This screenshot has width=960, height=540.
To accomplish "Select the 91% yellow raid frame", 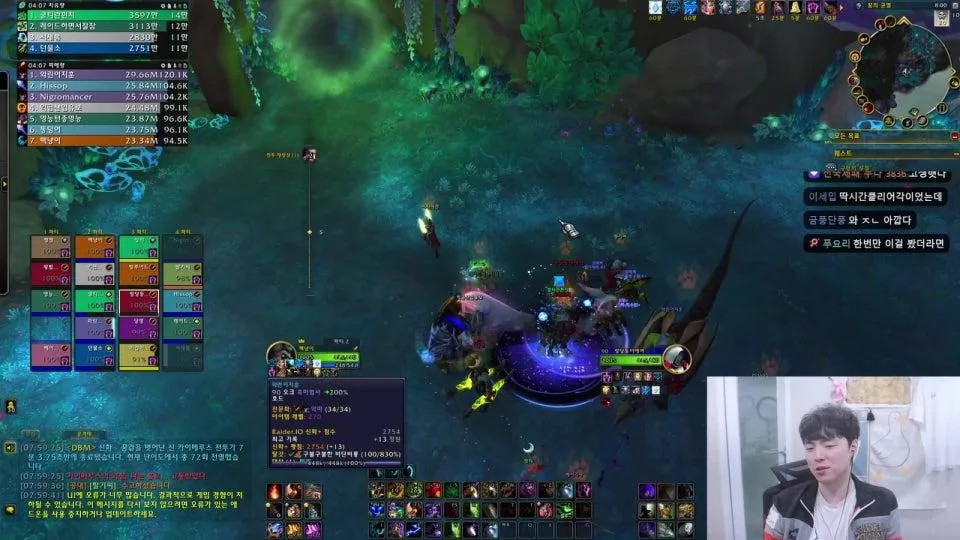I will [x=139, y=355].
